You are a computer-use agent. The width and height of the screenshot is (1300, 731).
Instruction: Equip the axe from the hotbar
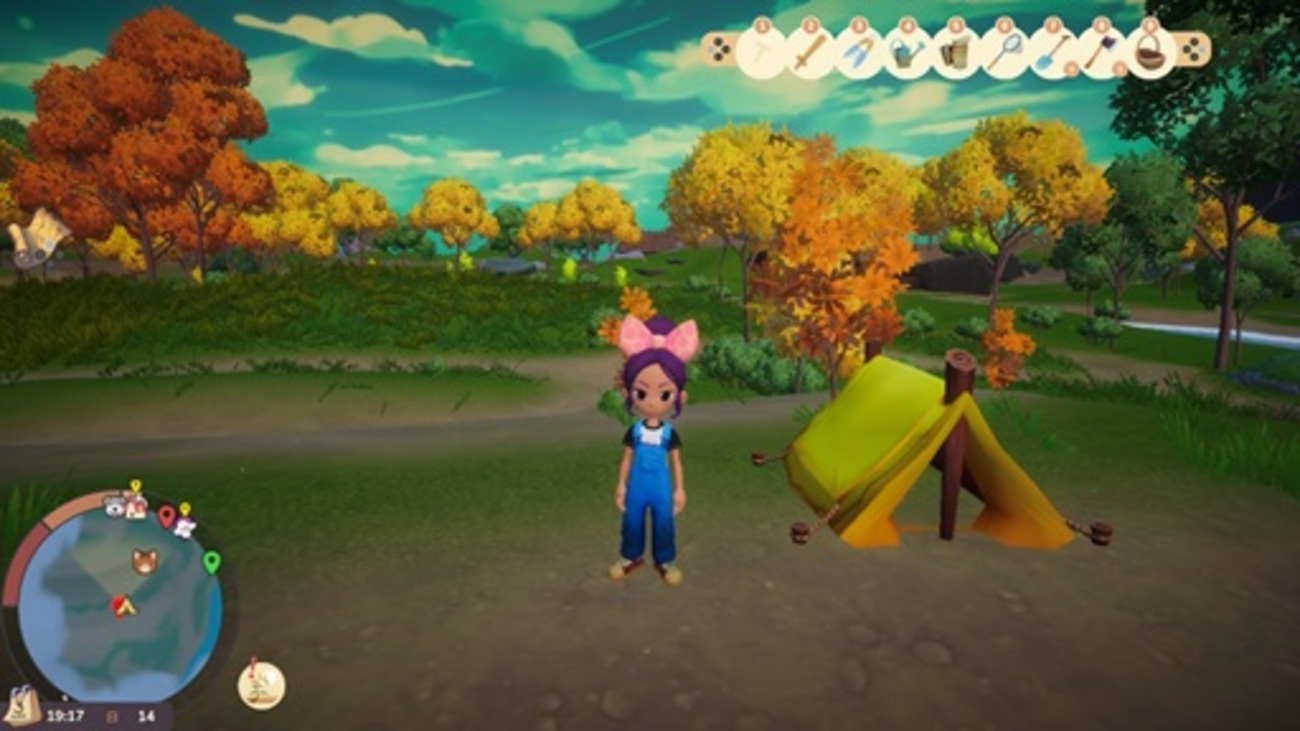[1100, 51]
